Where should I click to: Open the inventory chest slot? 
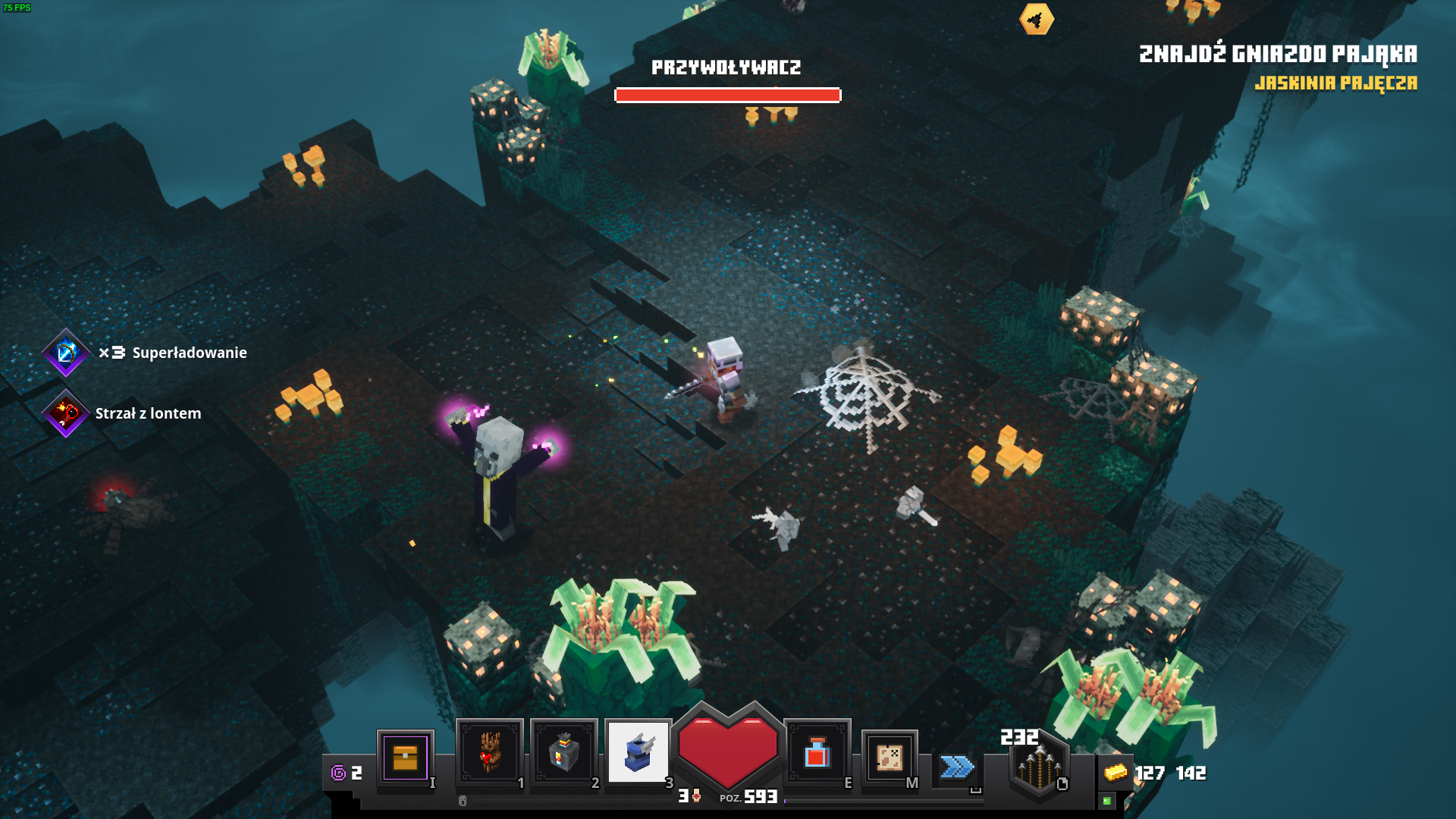pos(405,758)
